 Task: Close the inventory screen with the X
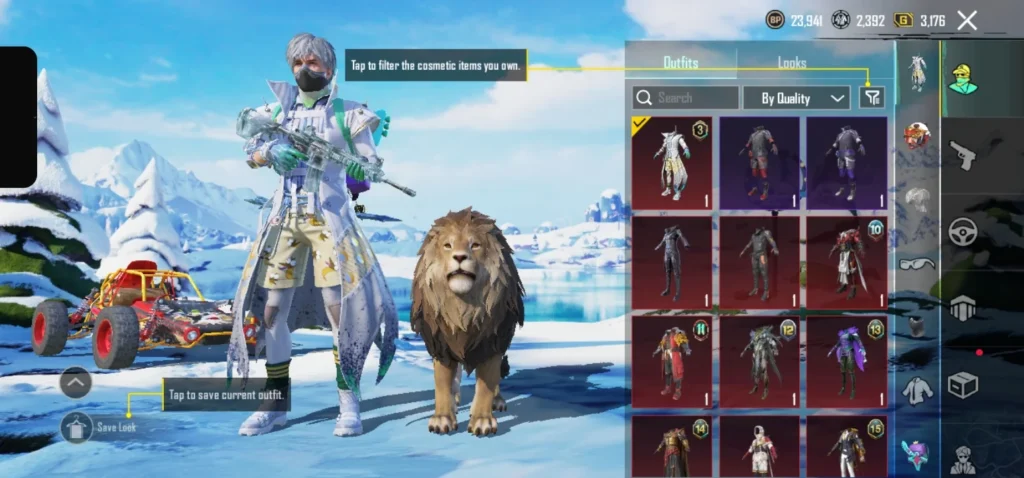(966, 20)
